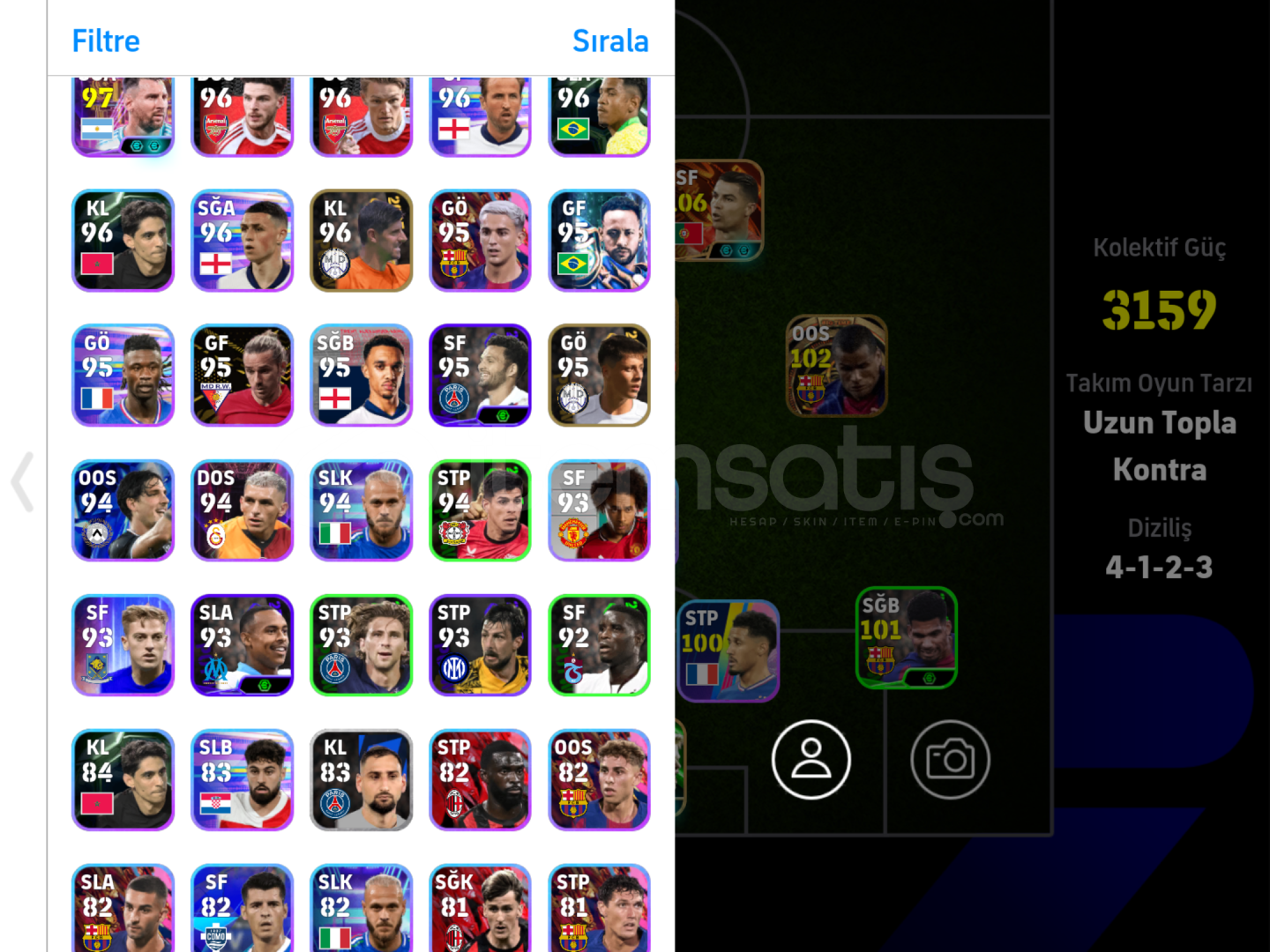
Task: Select Messi's 97 rated card
Action: pyautogui.click(x=123, y=110)
